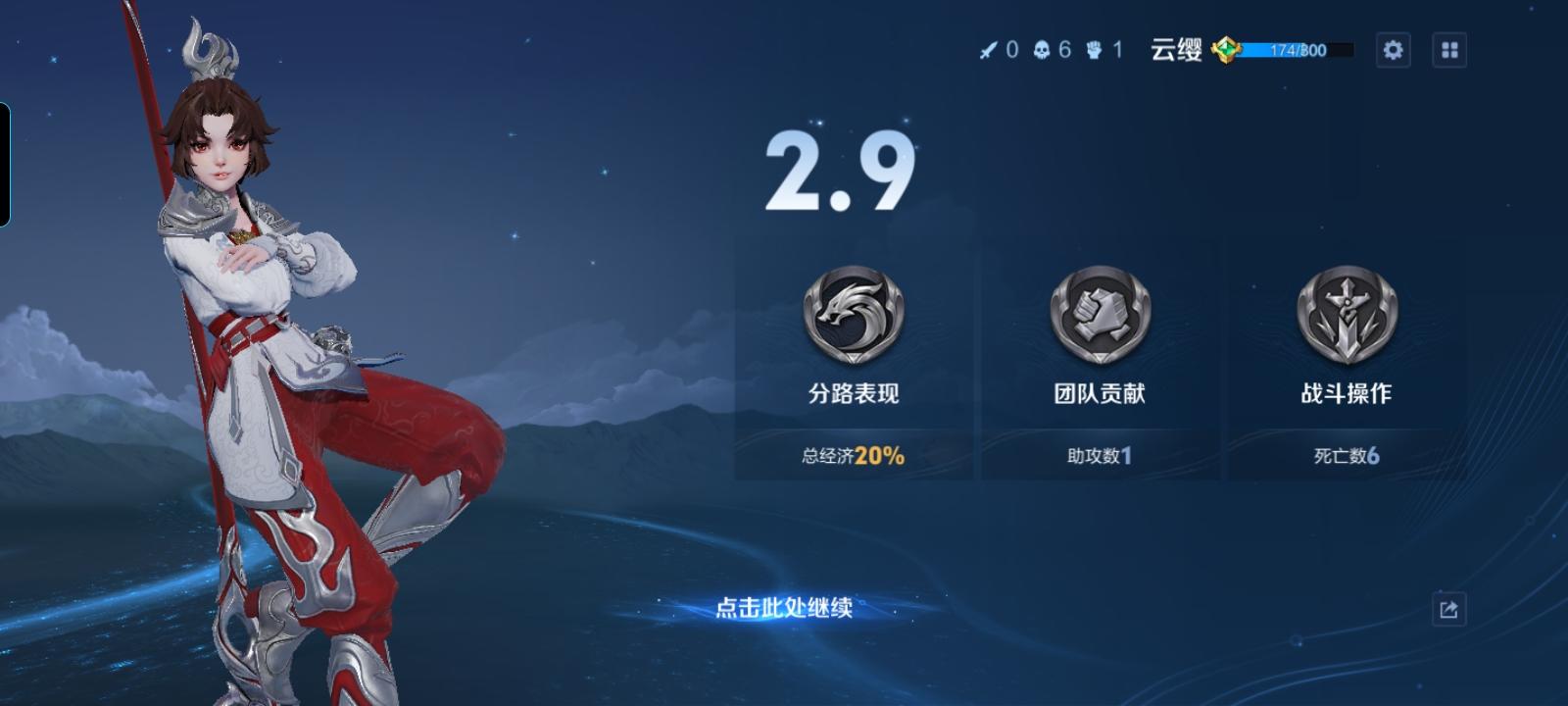Viewport: 1568px width, 706px height.
Task: Click the 2.9 match score
Action: click(840, 170)
